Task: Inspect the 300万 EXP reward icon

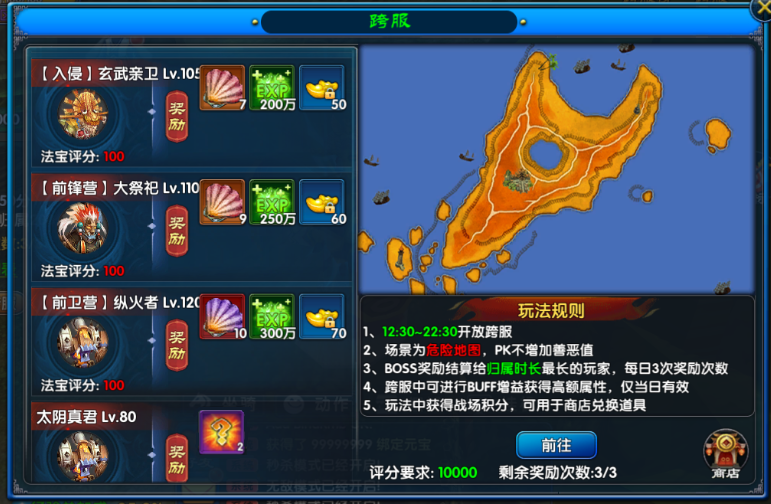Action: pyautogui.click(x=271, y=316)
